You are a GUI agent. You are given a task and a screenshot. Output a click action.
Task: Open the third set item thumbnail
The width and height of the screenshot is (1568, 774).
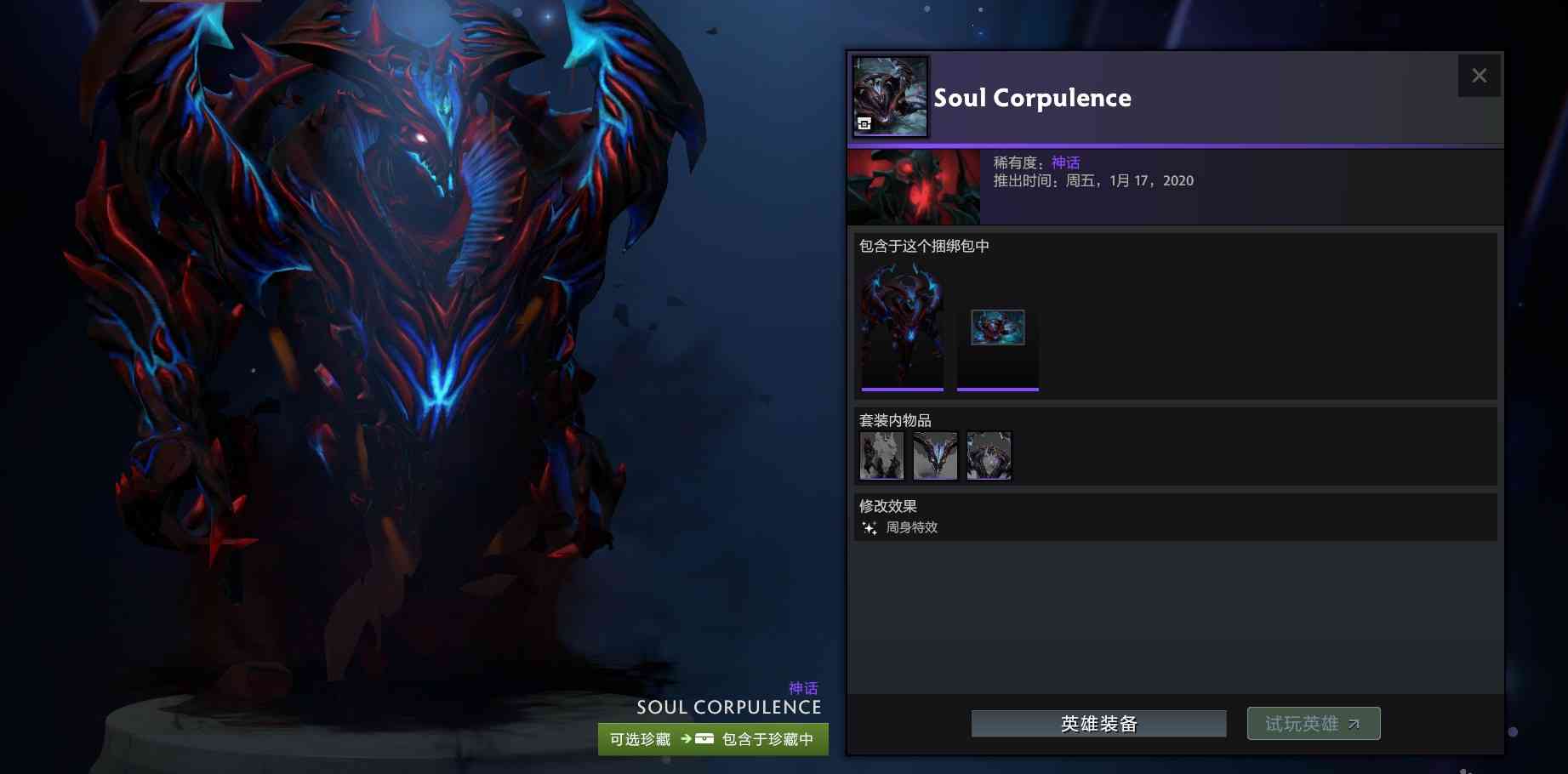(989, 456)
